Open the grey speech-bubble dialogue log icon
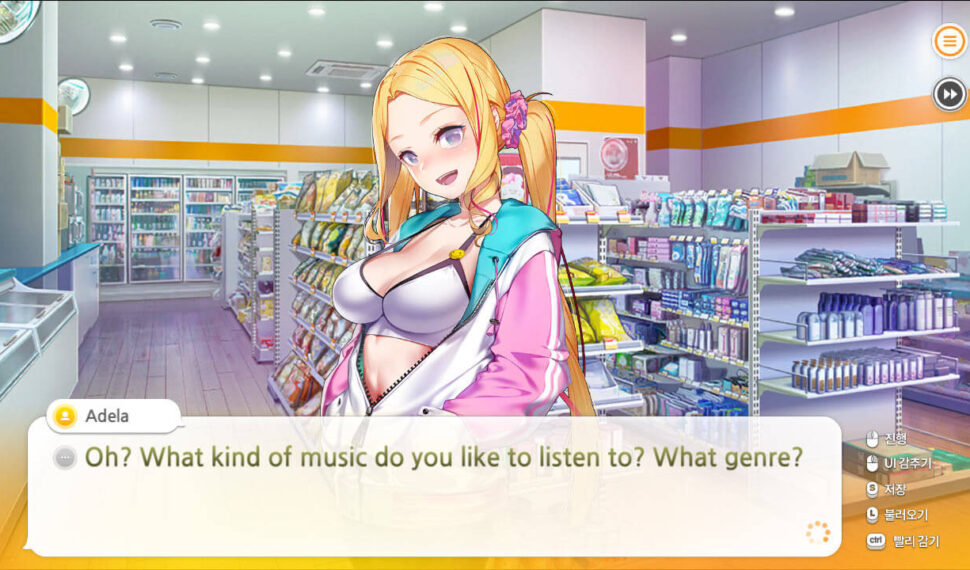 [66, 458]
